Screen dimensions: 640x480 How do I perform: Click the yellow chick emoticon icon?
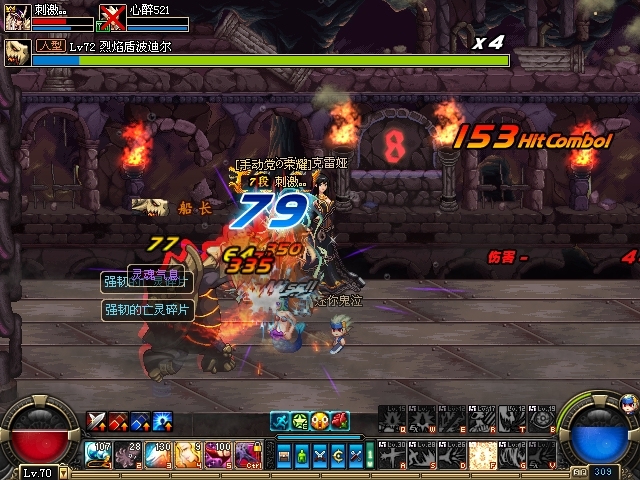pos(320,421)
